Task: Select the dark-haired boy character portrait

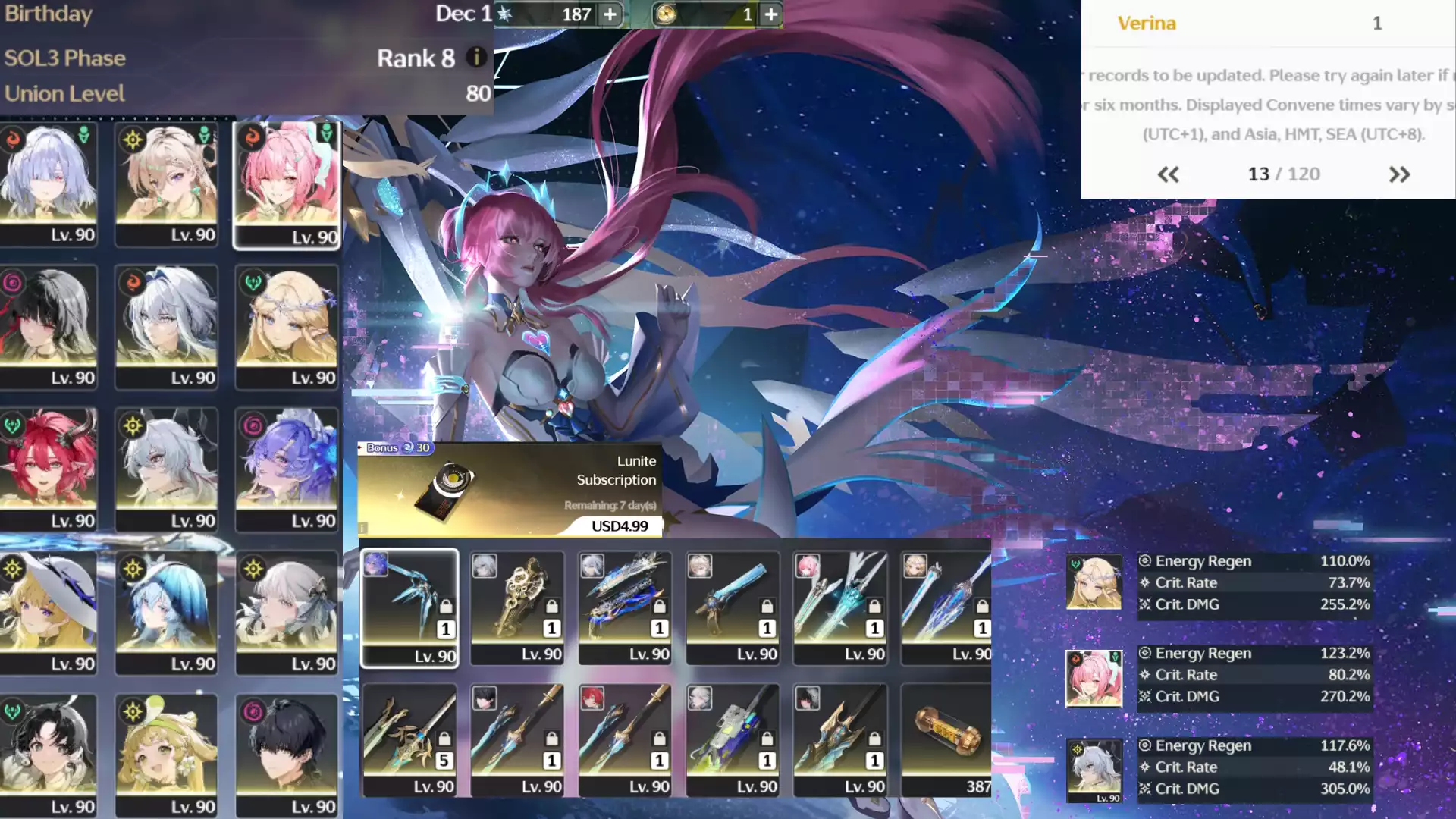Action: pyautogui.click(x=287, y=755)
